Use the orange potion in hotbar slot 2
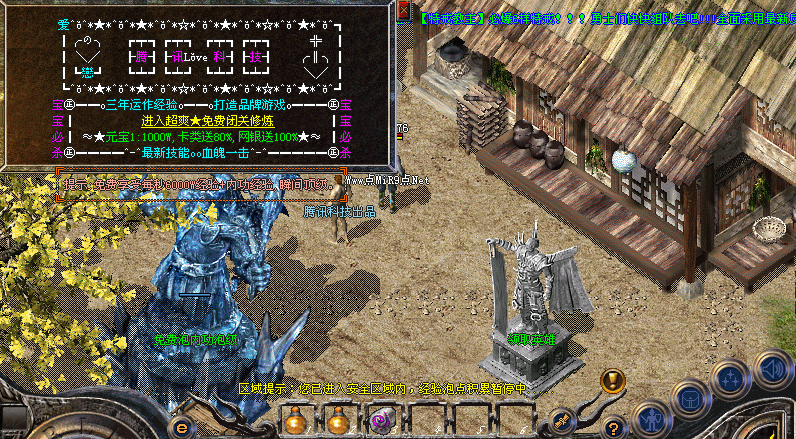The width and height of the screenshot is (796, 439). 338,421
